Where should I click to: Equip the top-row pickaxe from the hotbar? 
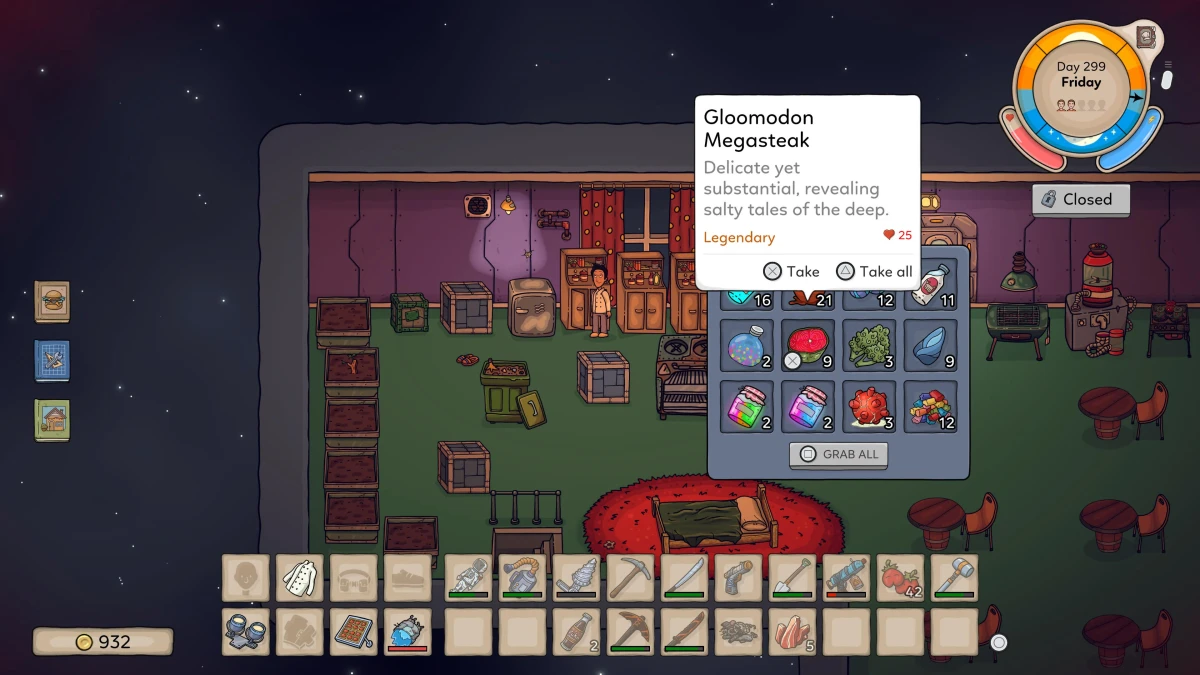click(x=630, y=578)
